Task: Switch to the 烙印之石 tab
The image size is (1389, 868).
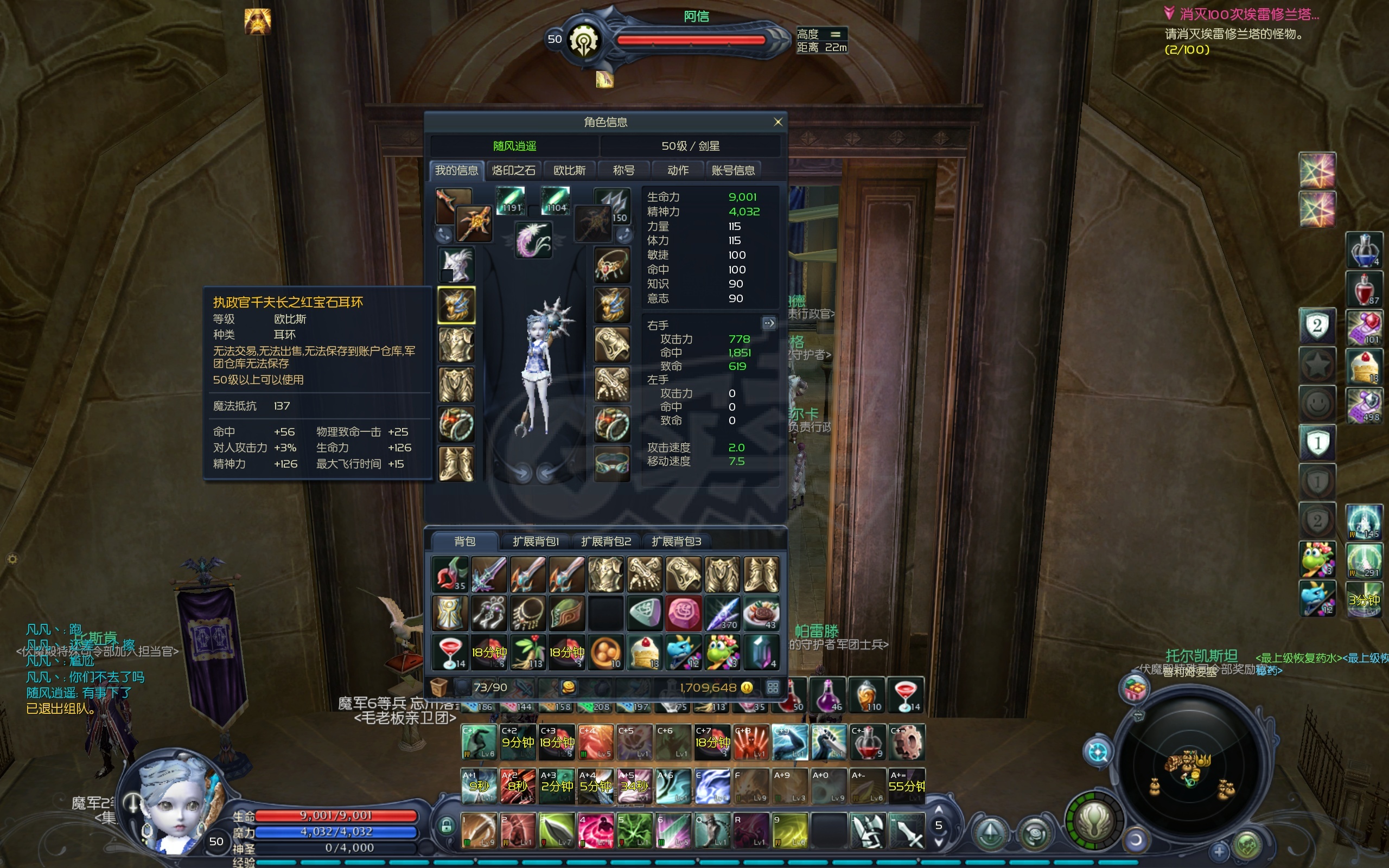Action: click(x=513, y=170)
